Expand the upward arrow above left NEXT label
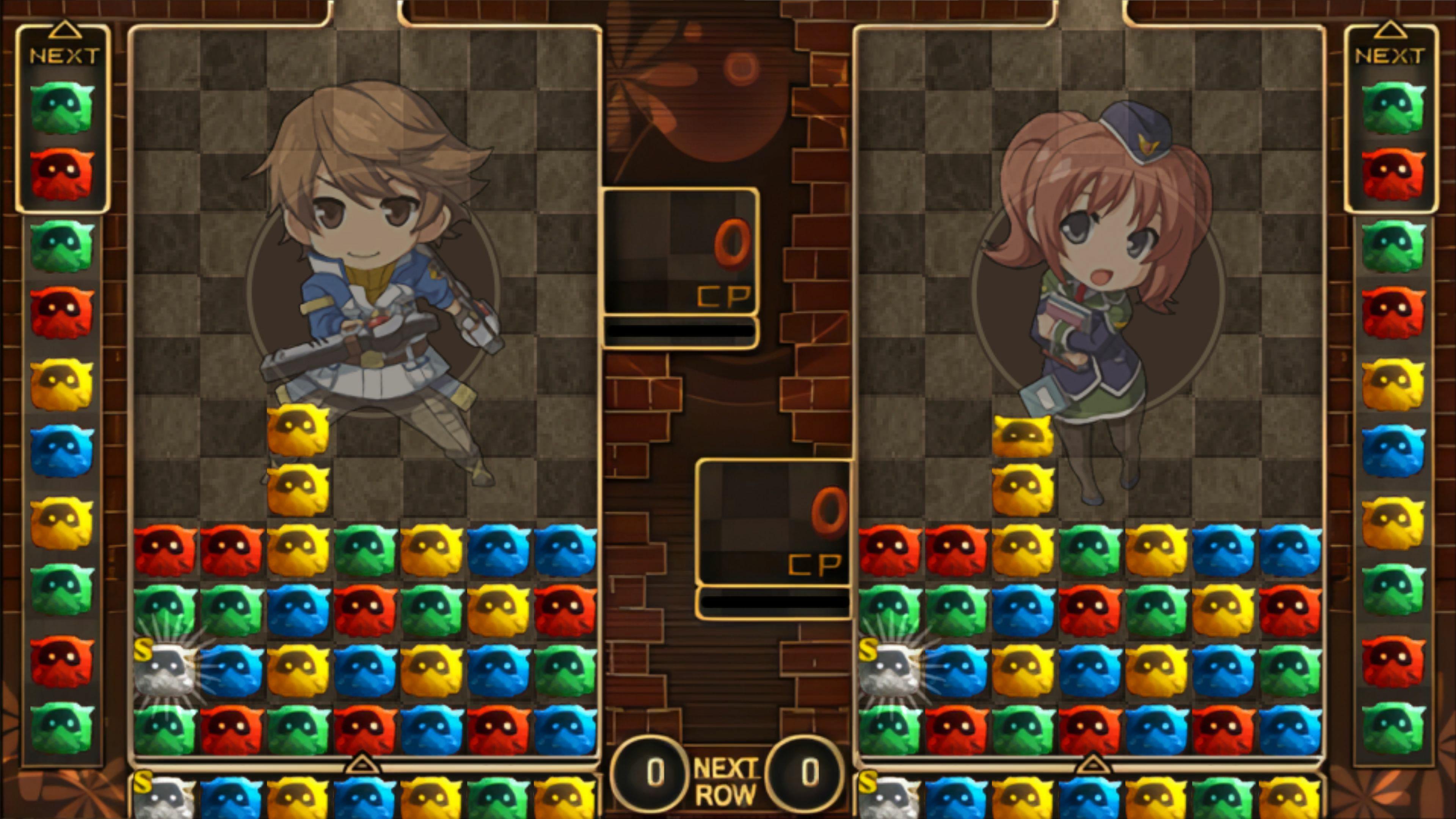The image size is (1456, 819). [65, 30]
